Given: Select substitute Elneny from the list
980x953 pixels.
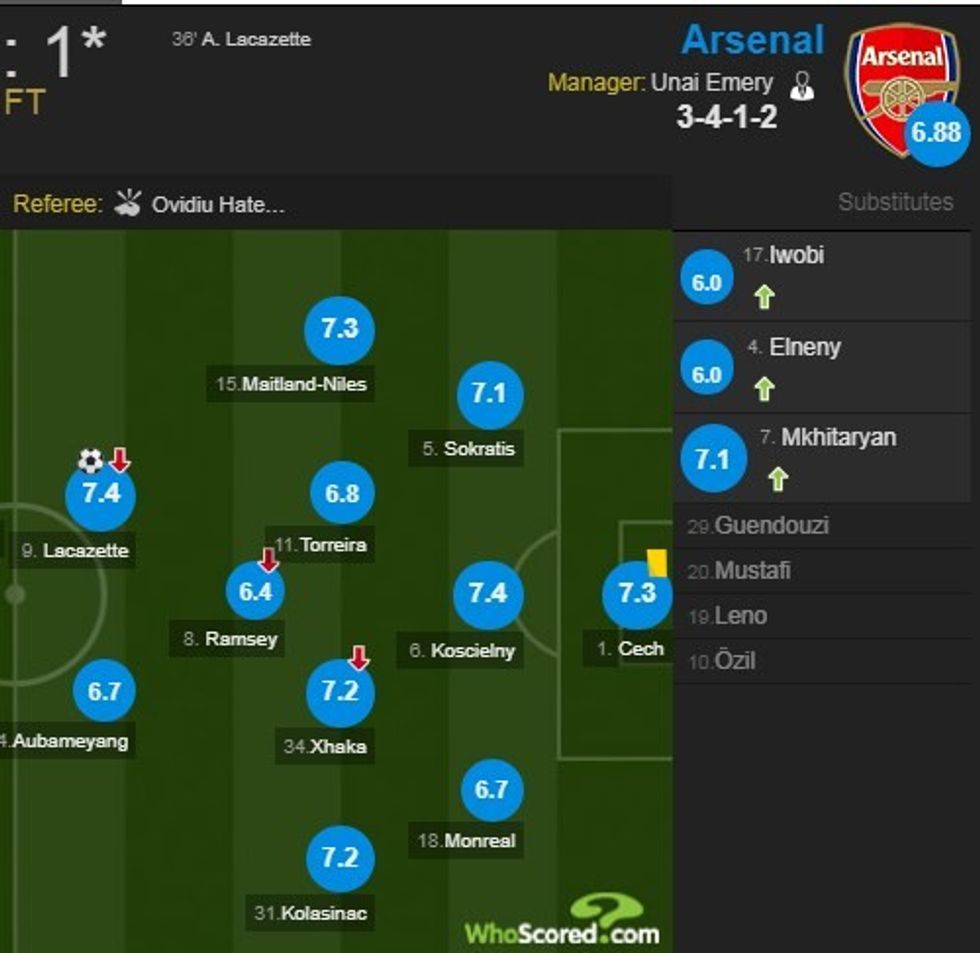Looking at the screenshot, I should pos(804,348).
